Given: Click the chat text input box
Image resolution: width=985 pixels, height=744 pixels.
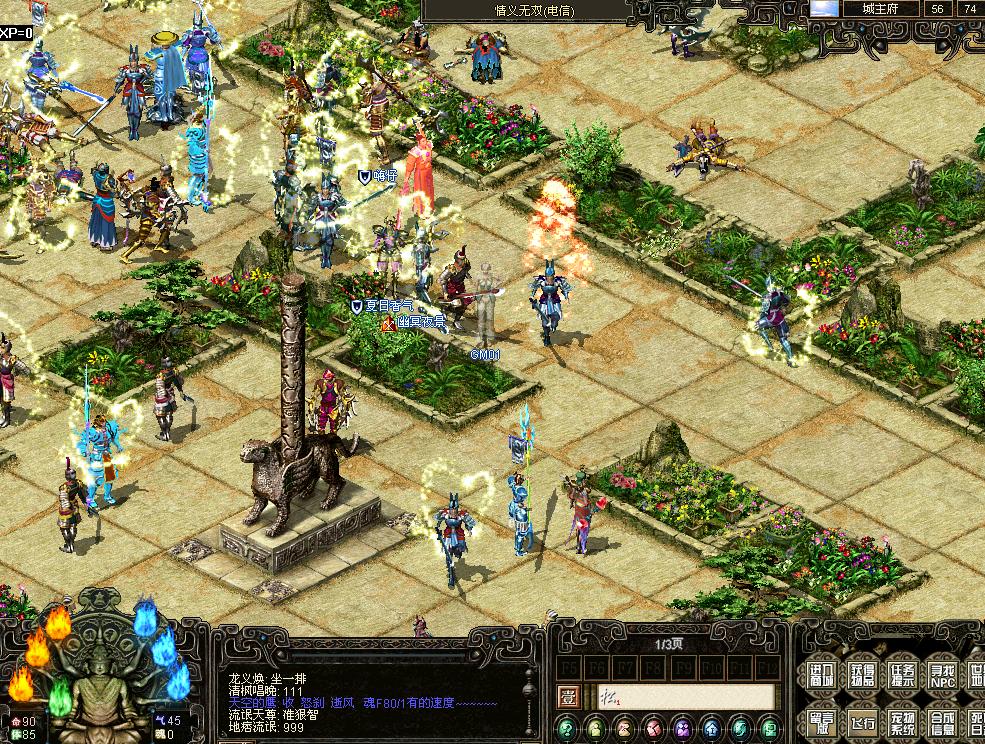Looking at the screenshot, I should (685, 697).
